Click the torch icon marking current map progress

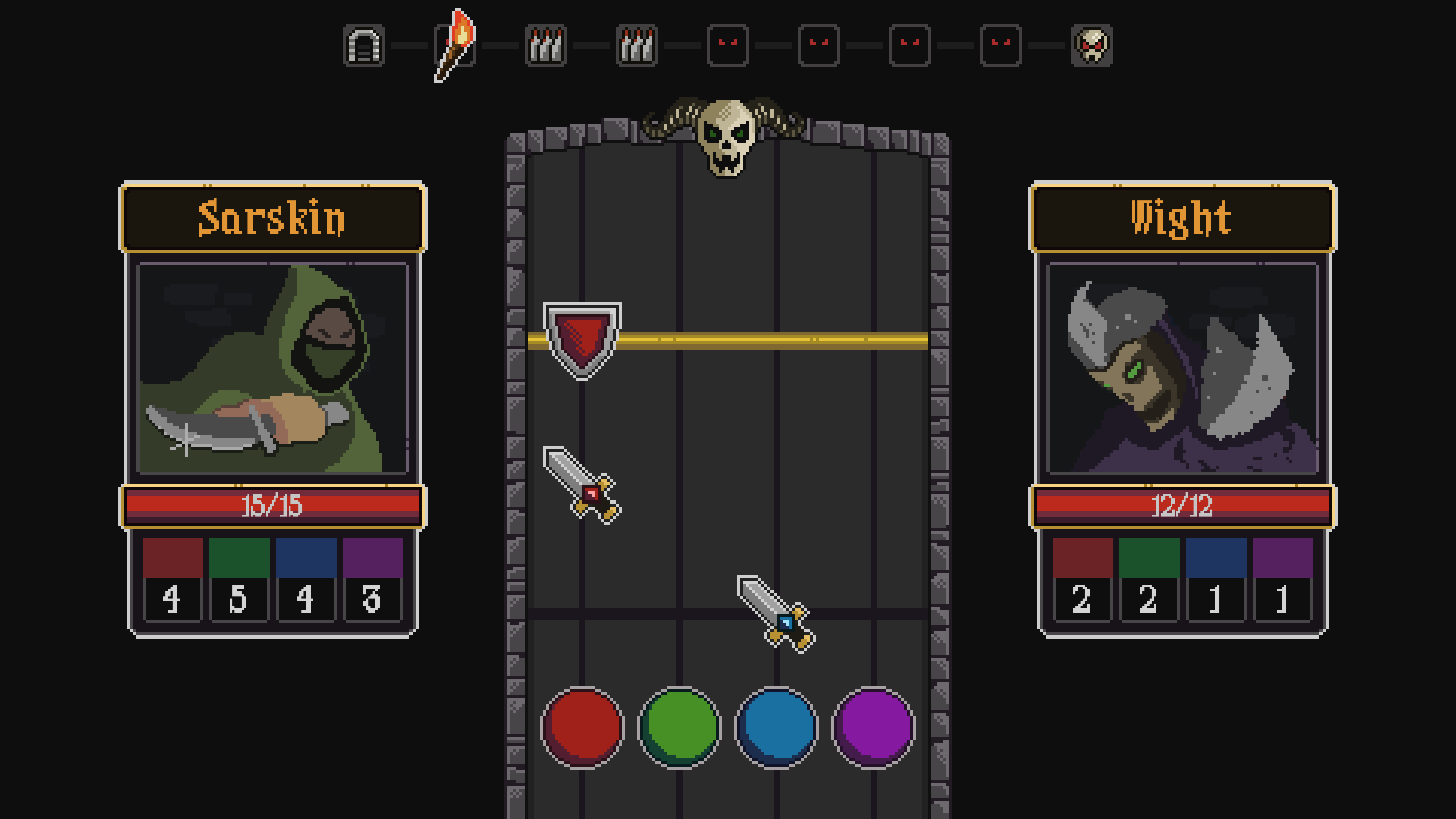pos(455,45)
